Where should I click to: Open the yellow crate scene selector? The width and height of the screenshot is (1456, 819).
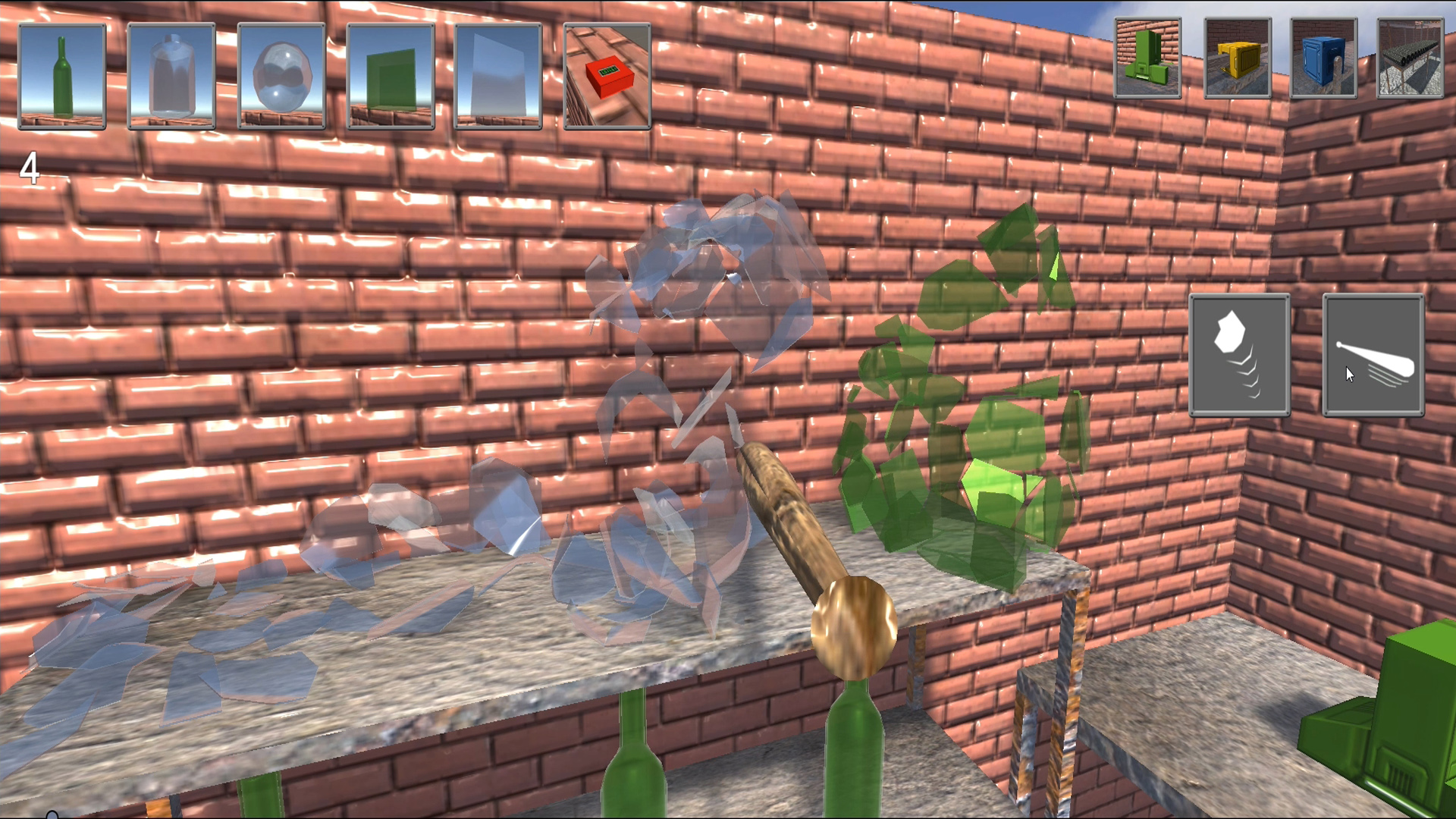[x=1237, y=57]
